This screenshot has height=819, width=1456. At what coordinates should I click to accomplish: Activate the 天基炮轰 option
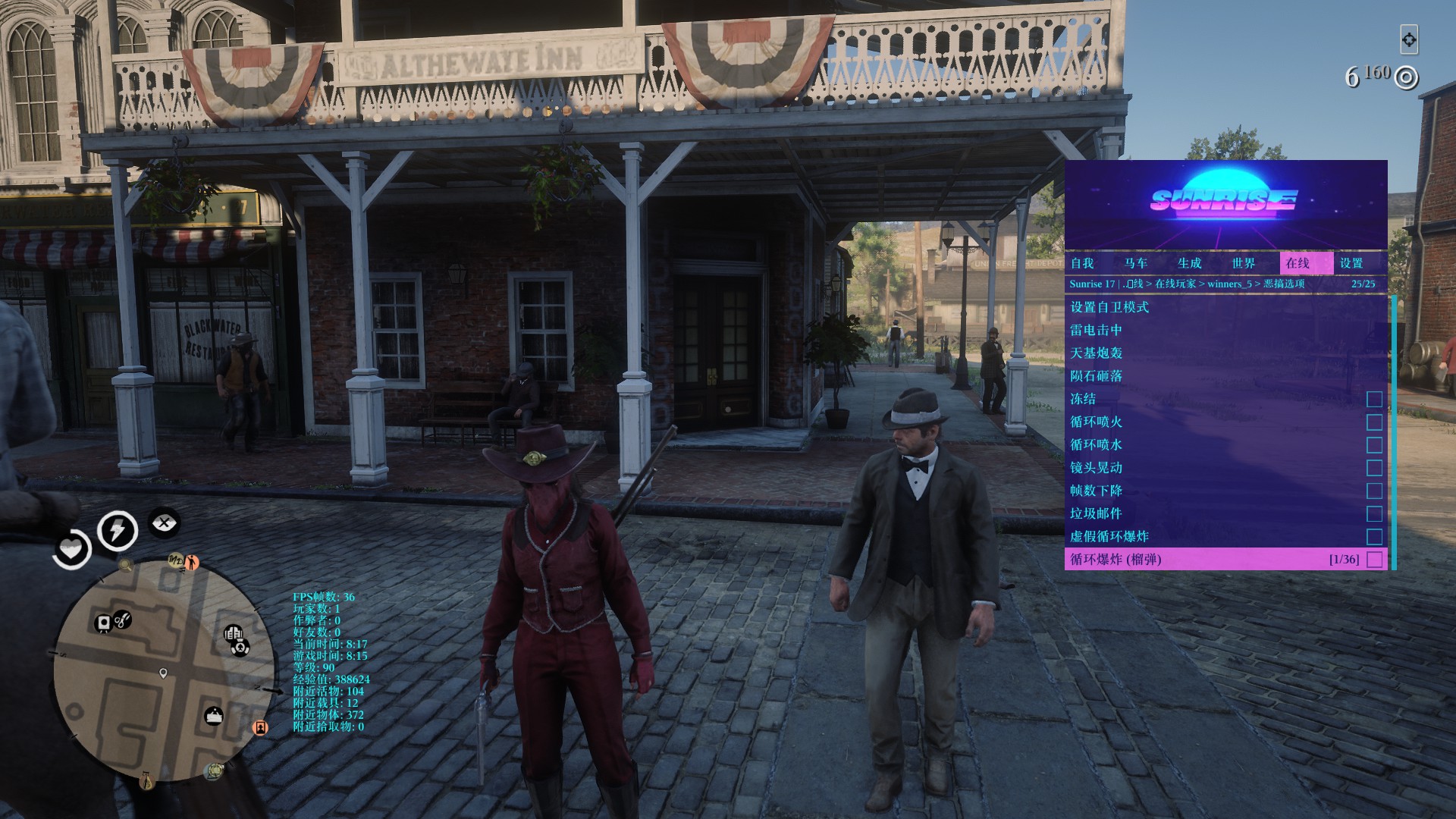click(x=1096, y=353)
